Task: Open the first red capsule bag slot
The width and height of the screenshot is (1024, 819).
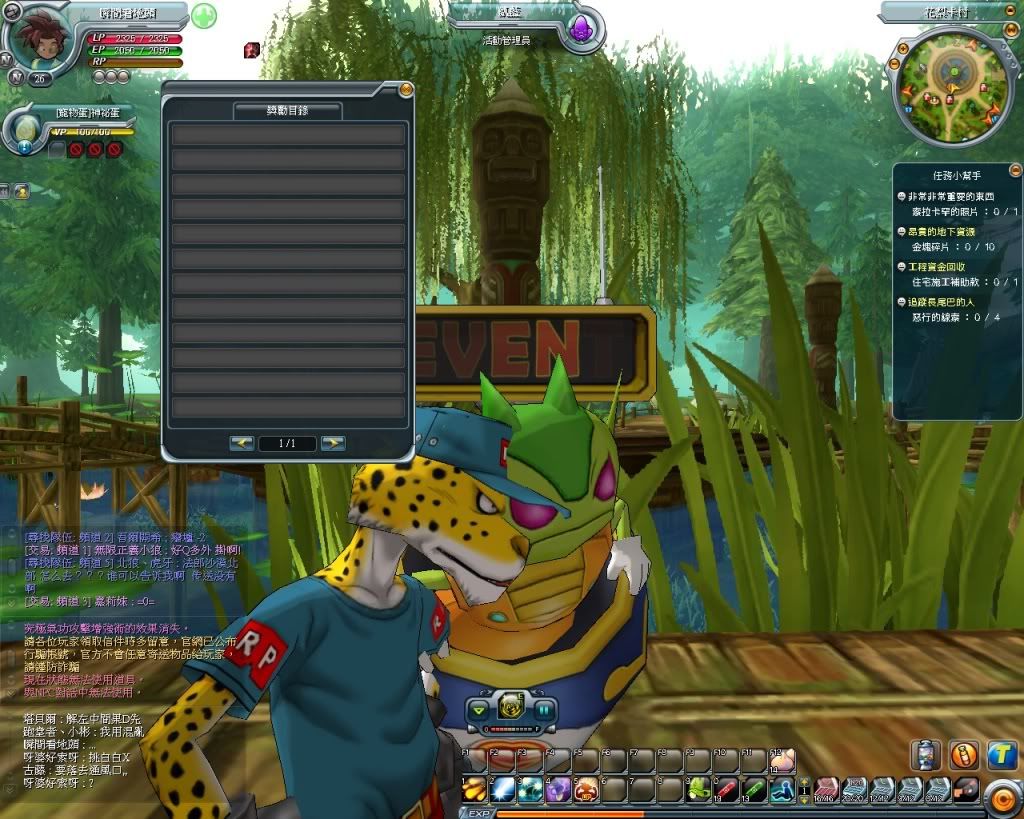Action: tap(826, 789)
